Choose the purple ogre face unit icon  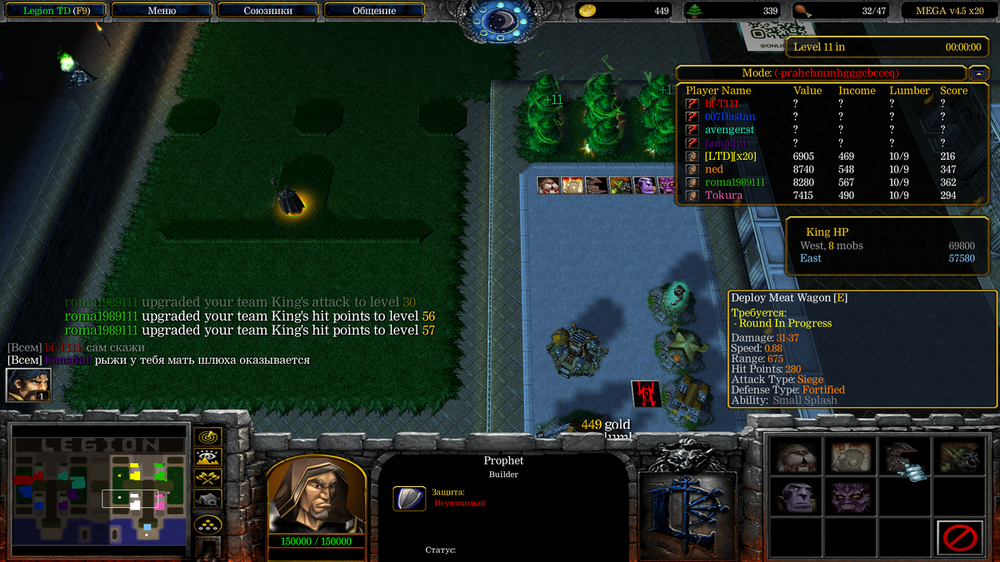click(x=797, y=497)
